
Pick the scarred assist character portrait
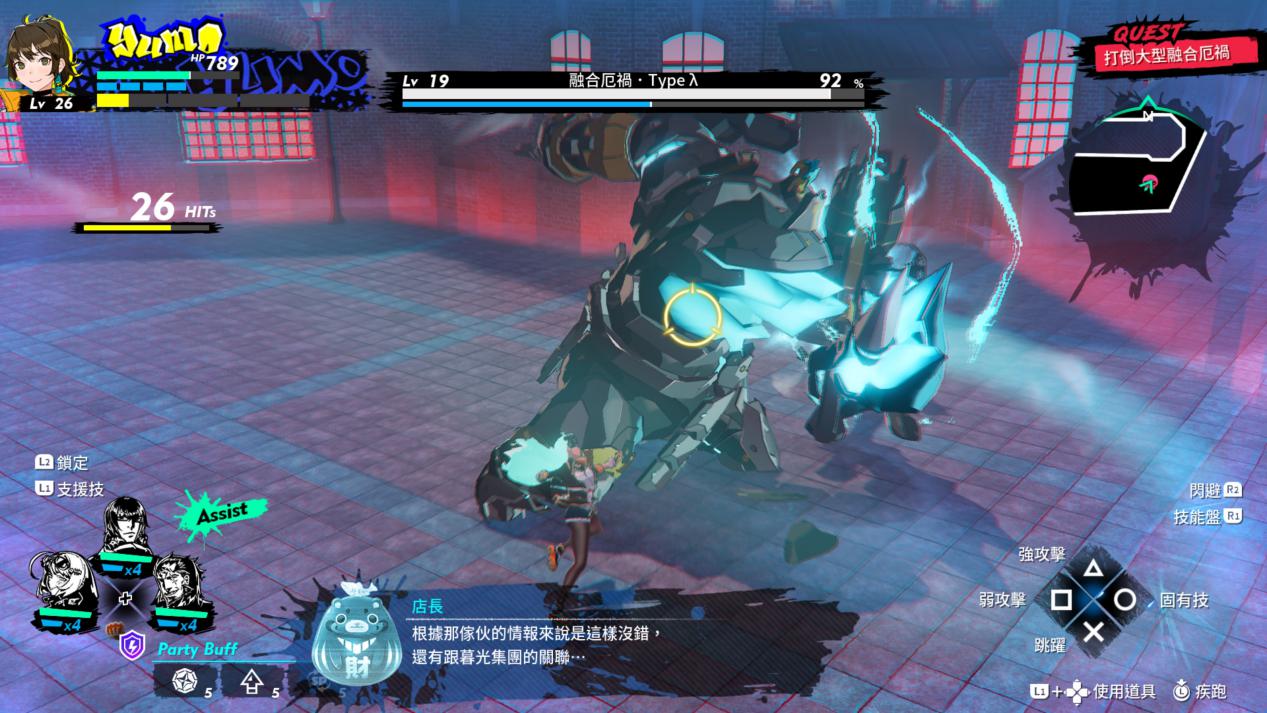pos(181,583)
